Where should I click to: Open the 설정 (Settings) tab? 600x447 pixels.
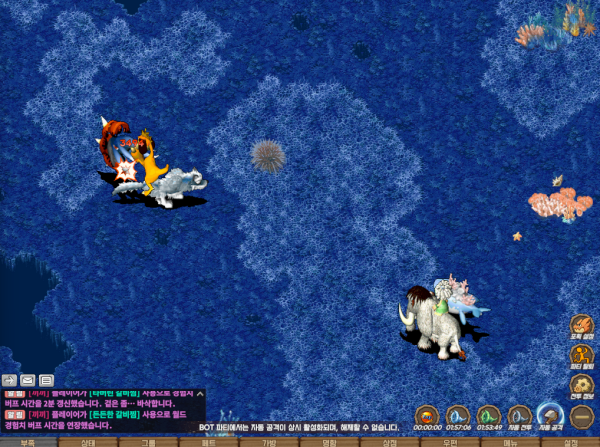pos(571,442)
